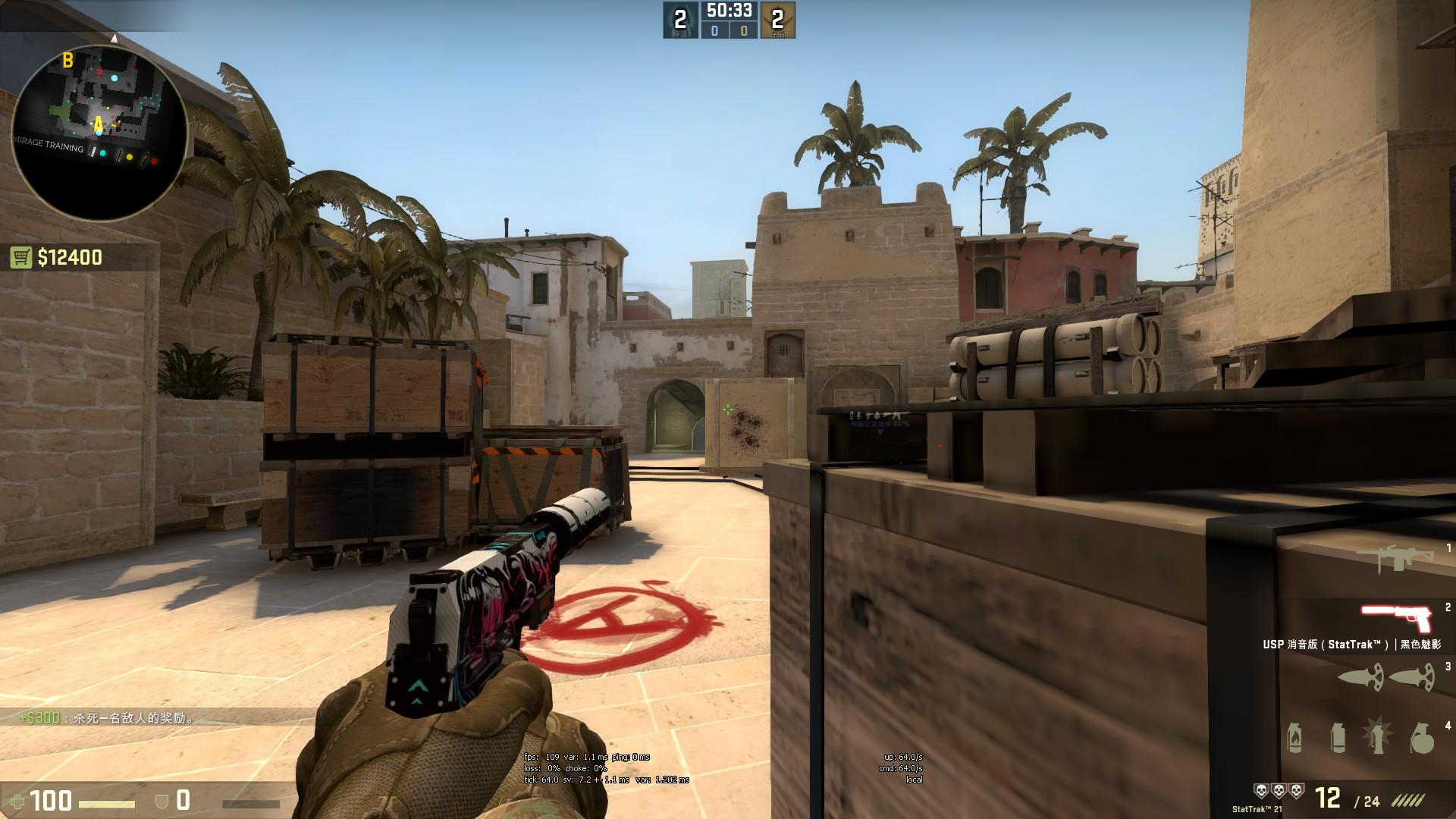Select the Molotov grenade icon
This screenshot has height=819, width=1456.
click(x=1294, y=738)
